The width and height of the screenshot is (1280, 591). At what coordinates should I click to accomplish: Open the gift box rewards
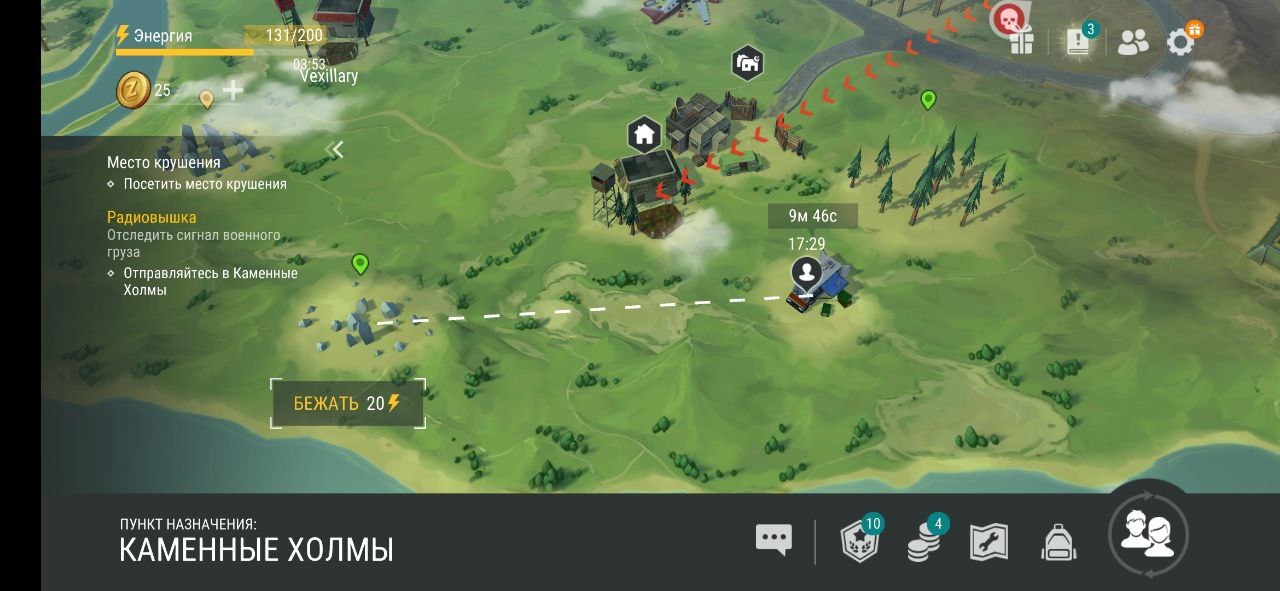[1021, 42]
